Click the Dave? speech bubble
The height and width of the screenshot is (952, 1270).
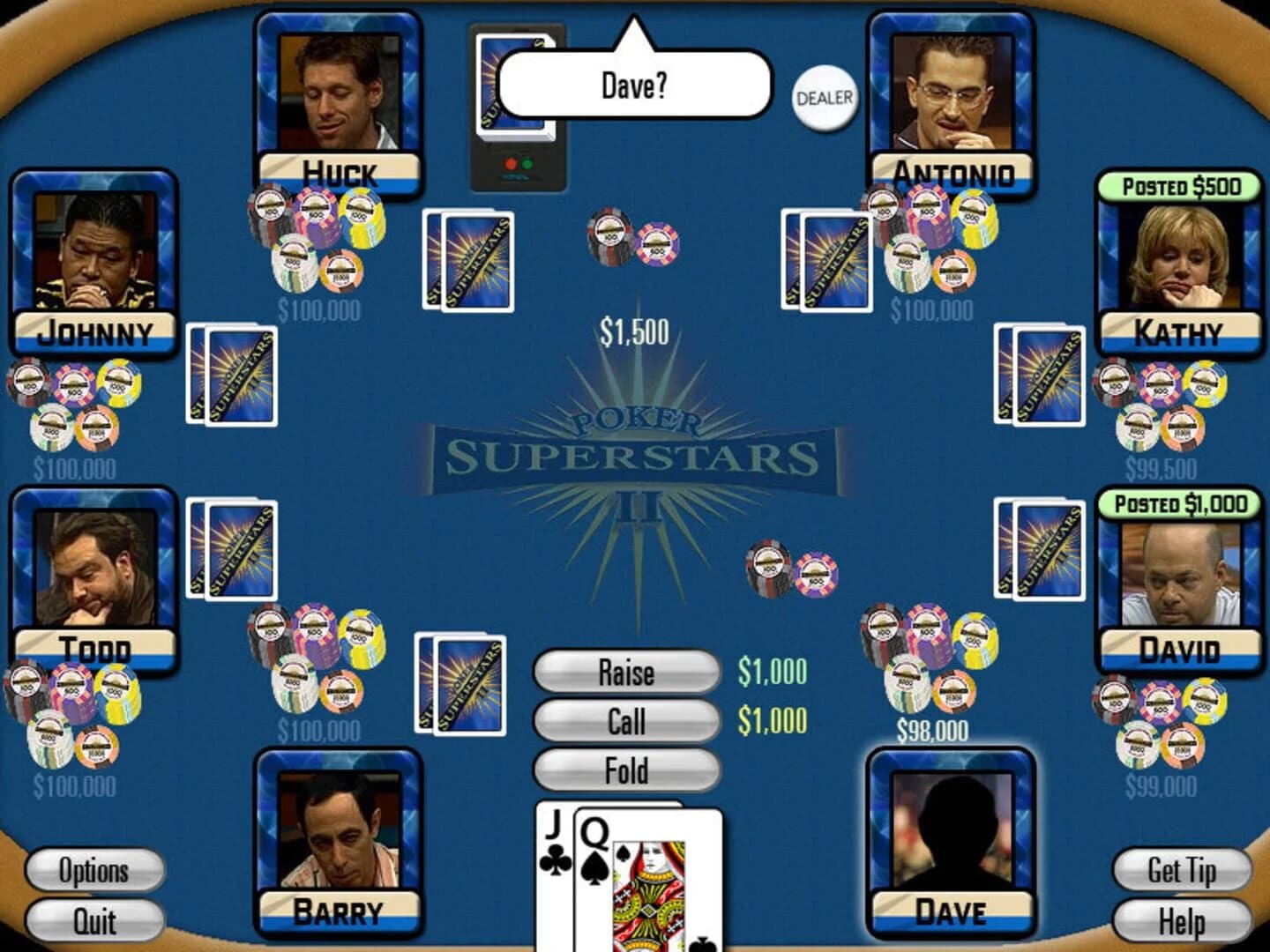[633, 86]
